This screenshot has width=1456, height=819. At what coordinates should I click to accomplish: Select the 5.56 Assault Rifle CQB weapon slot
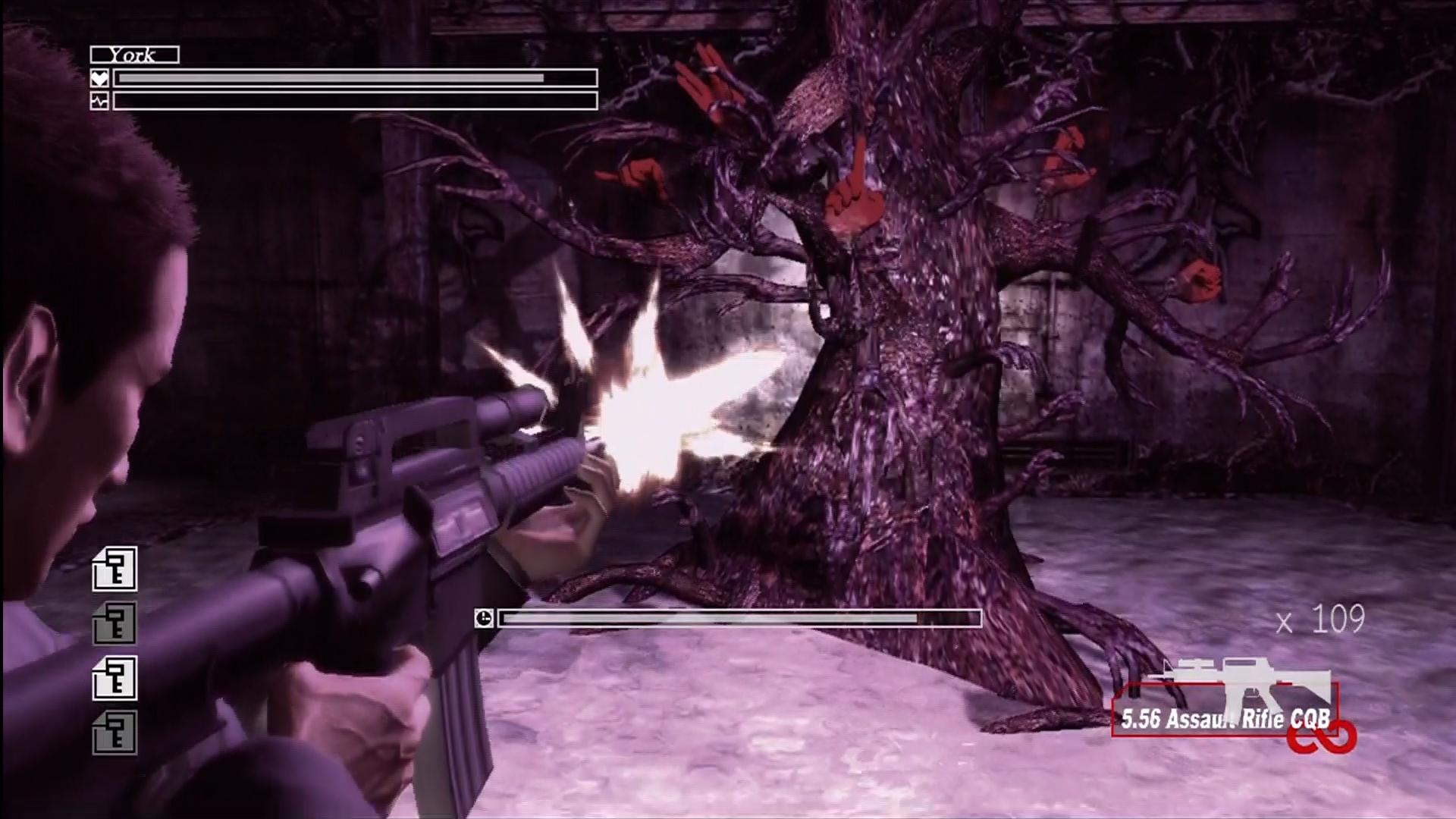pyautogui.click(x=1224, y=710)
